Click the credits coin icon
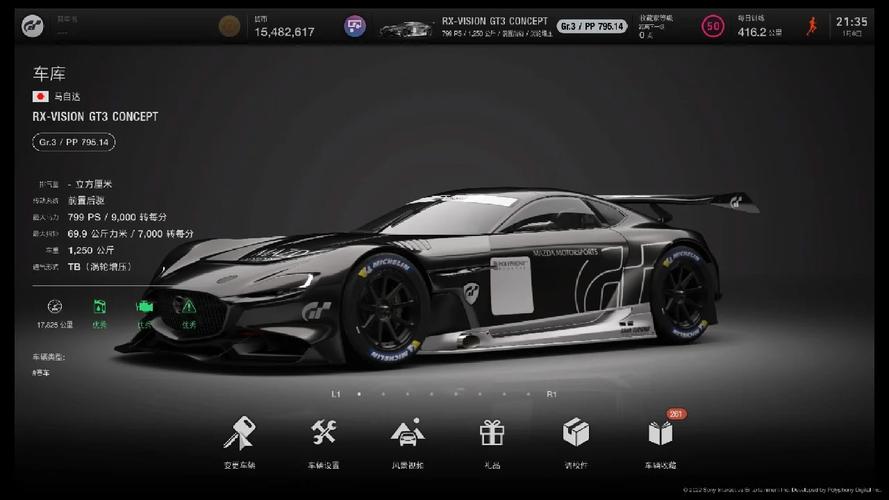889x500 pixels. coord(229,26)
